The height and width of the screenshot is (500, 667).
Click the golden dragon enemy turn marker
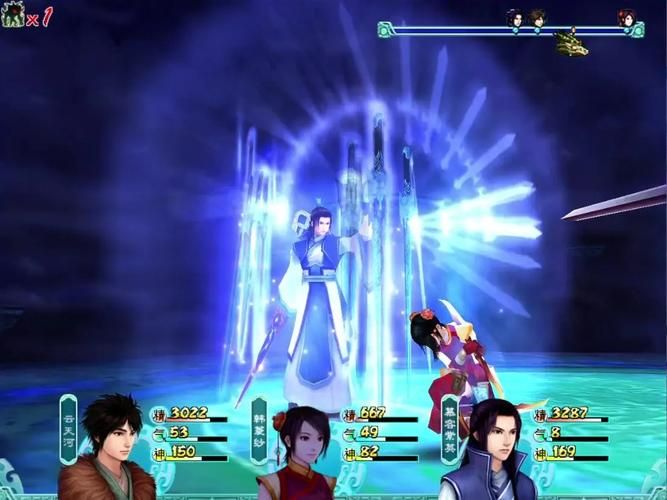[571, 44]
